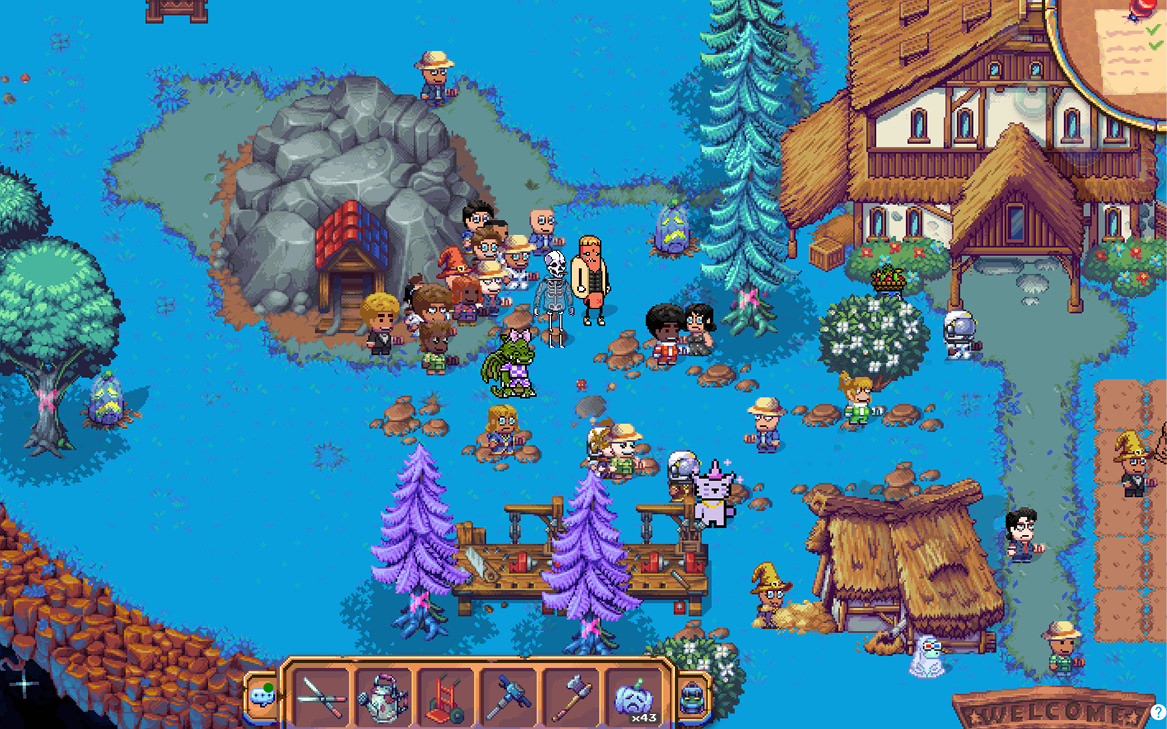The image size is (1167, 729).
Task: Choose the blue hammer tool slot
Action: [x=508, y=696]
